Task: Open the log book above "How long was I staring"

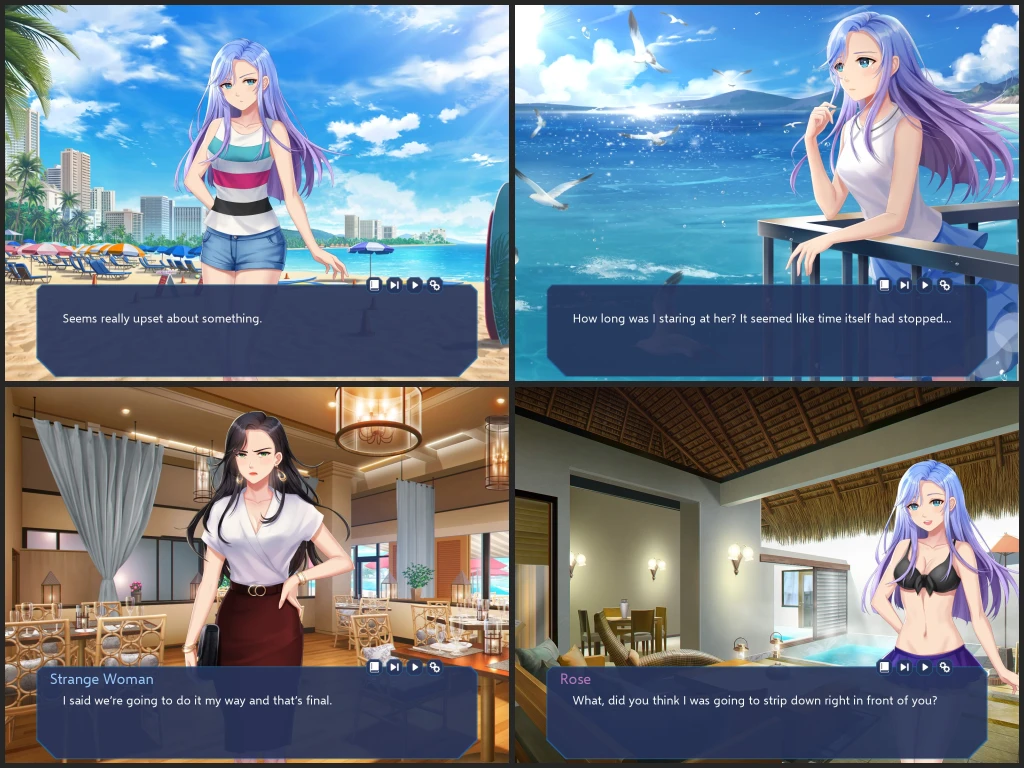Action: coord(885,285)
